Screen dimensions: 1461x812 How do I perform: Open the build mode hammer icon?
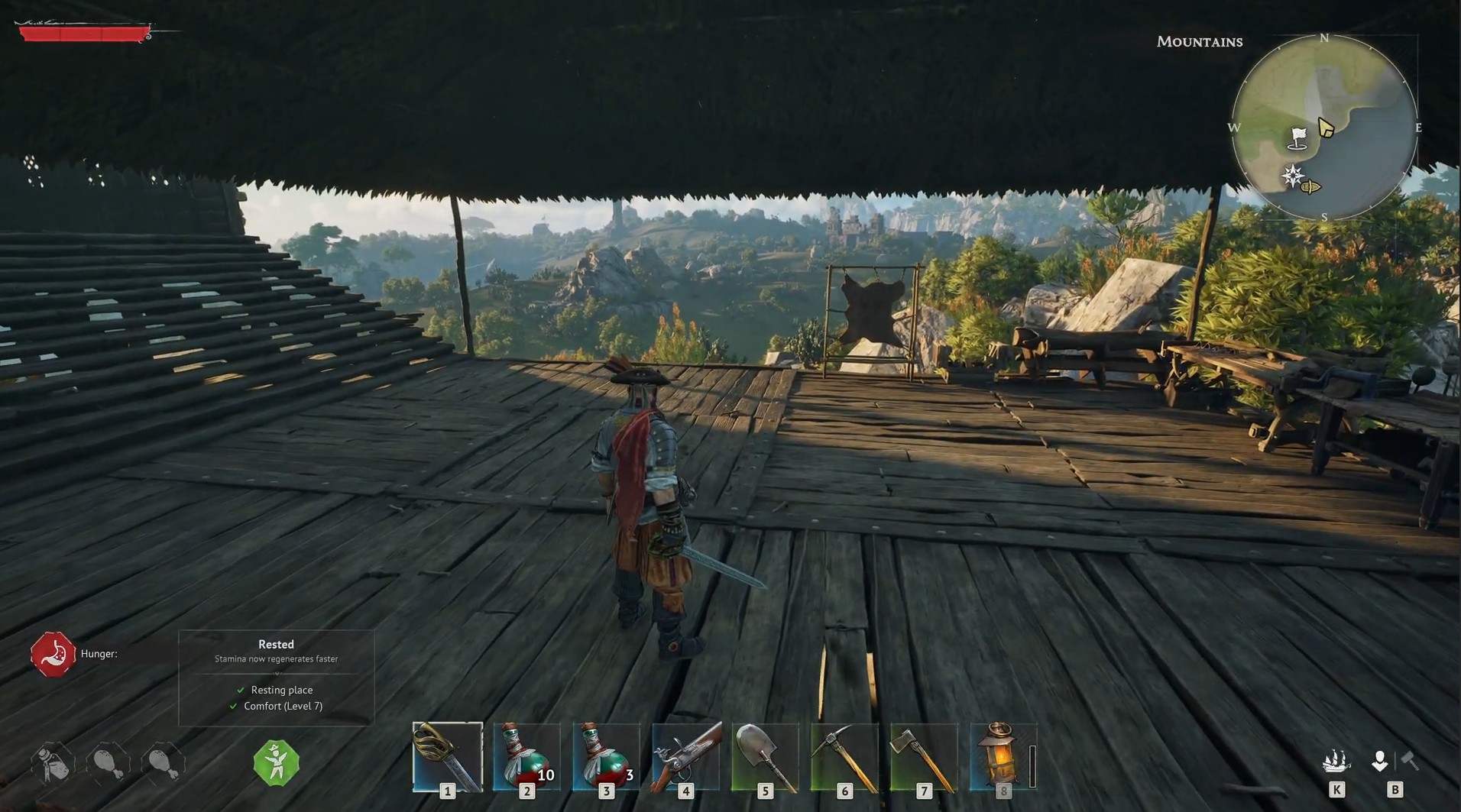pyautogui.click(x=1410, y=762)
